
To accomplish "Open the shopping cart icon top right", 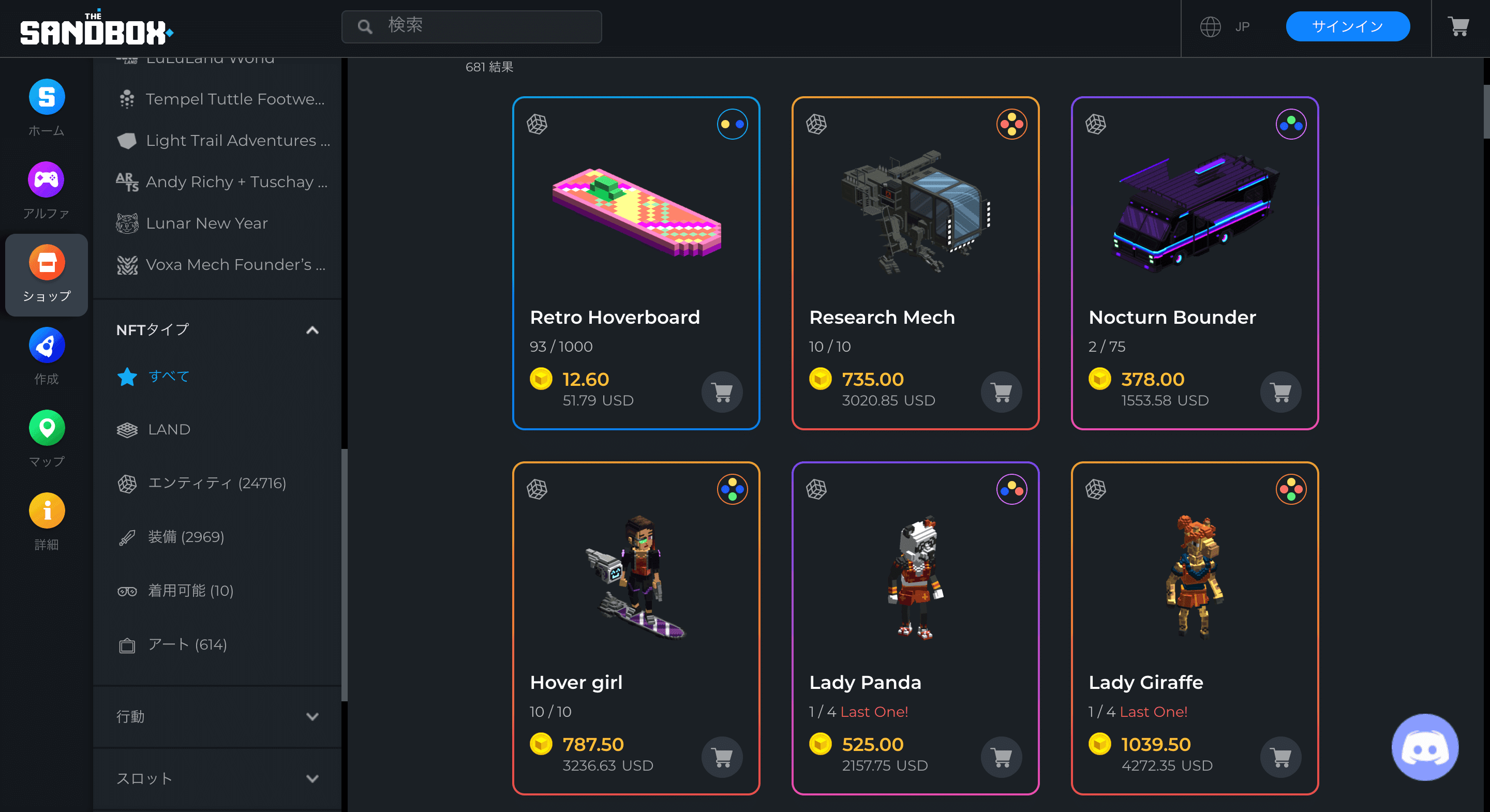I will coord(1458,26).
